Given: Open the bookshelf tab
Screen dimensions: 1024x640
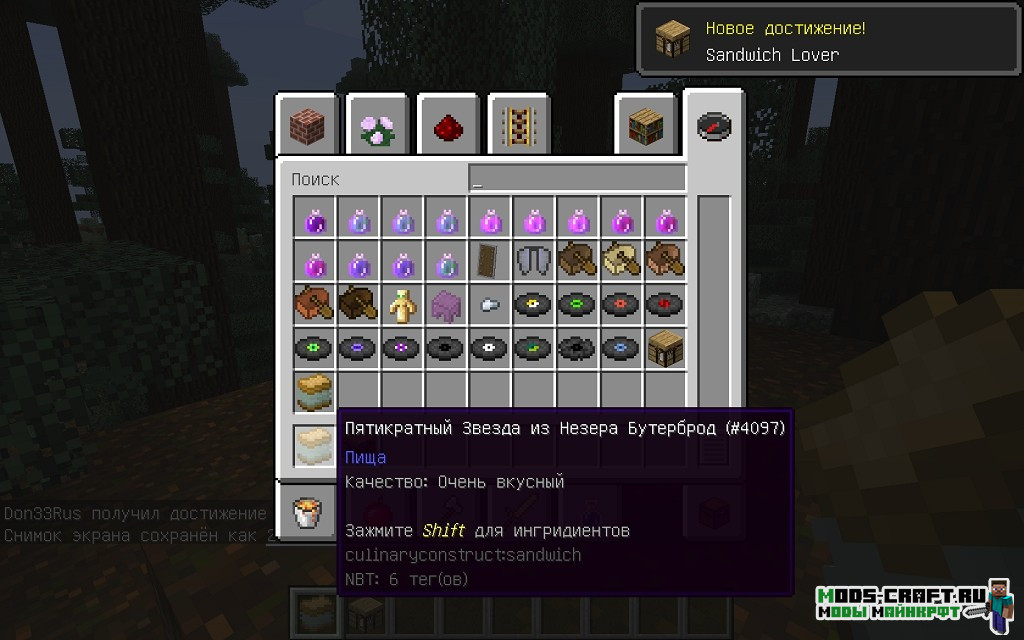Looking at the screenshot, I should pos(645,126).
